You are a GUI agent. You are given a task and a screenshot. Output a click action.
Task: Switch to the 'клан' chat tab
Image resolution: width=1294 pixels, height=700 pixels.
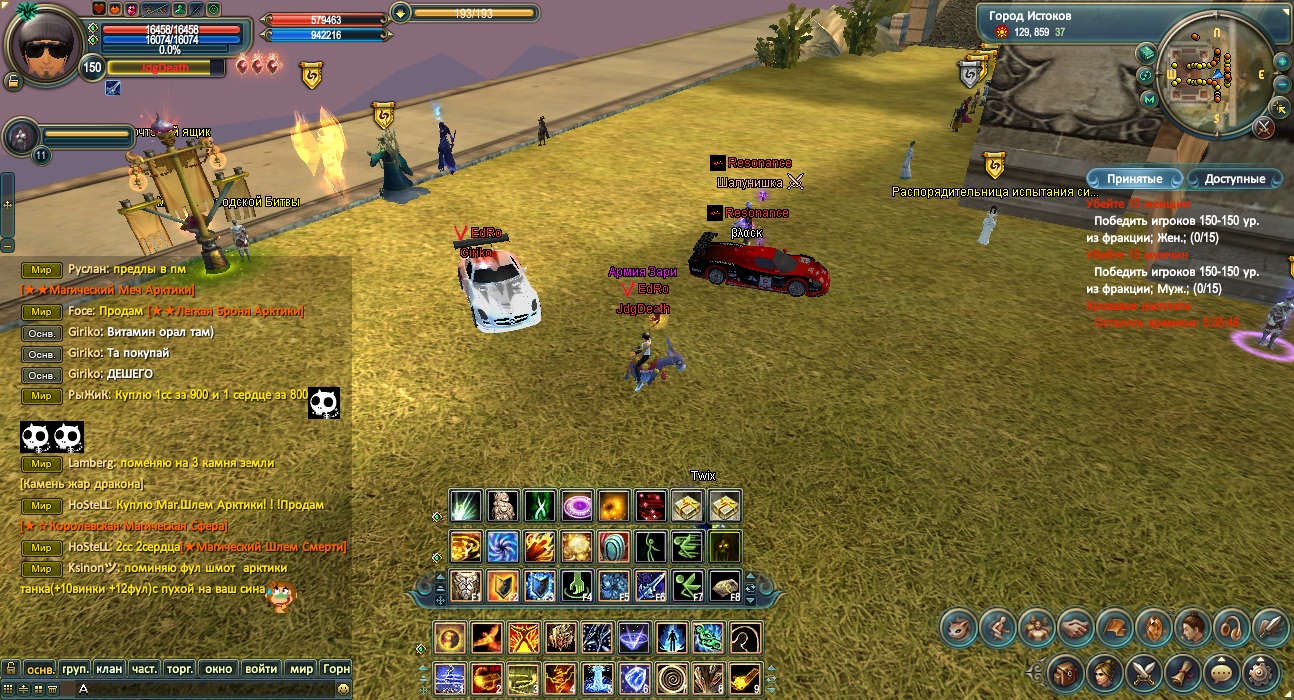pyautogui.click(x=110, y=668)
